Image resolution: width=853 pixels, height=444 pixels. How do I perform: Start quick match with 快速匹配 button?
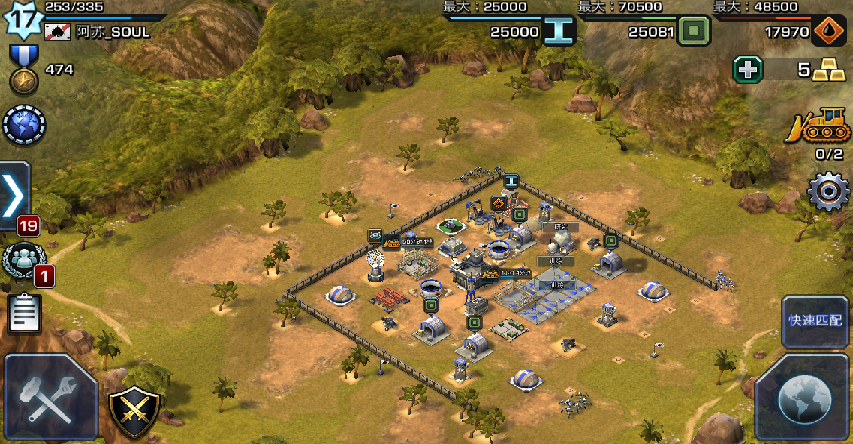tap(814, 321)
